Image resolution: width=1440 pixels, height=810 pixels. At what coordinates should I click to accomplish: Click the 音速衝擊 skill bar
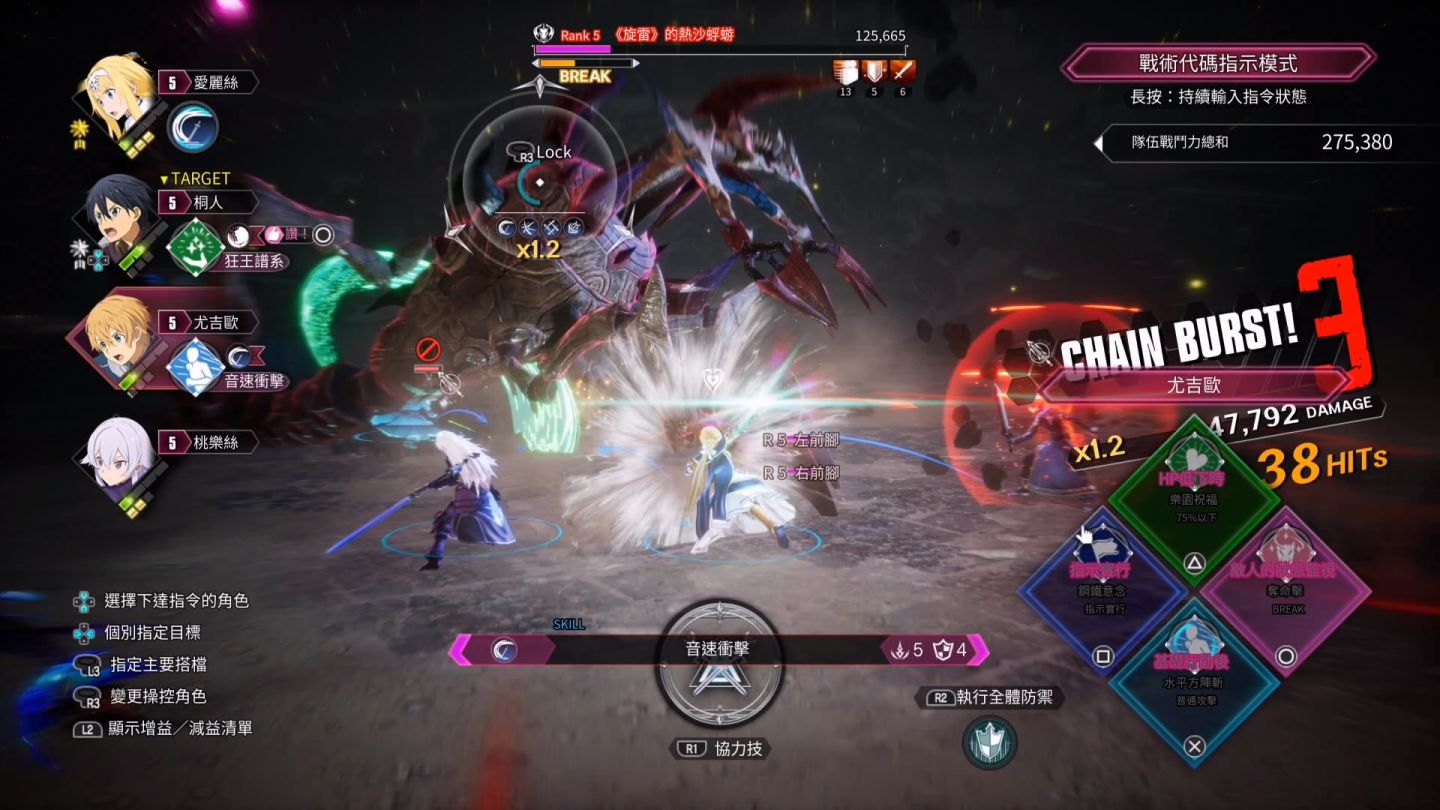[718, 649]
